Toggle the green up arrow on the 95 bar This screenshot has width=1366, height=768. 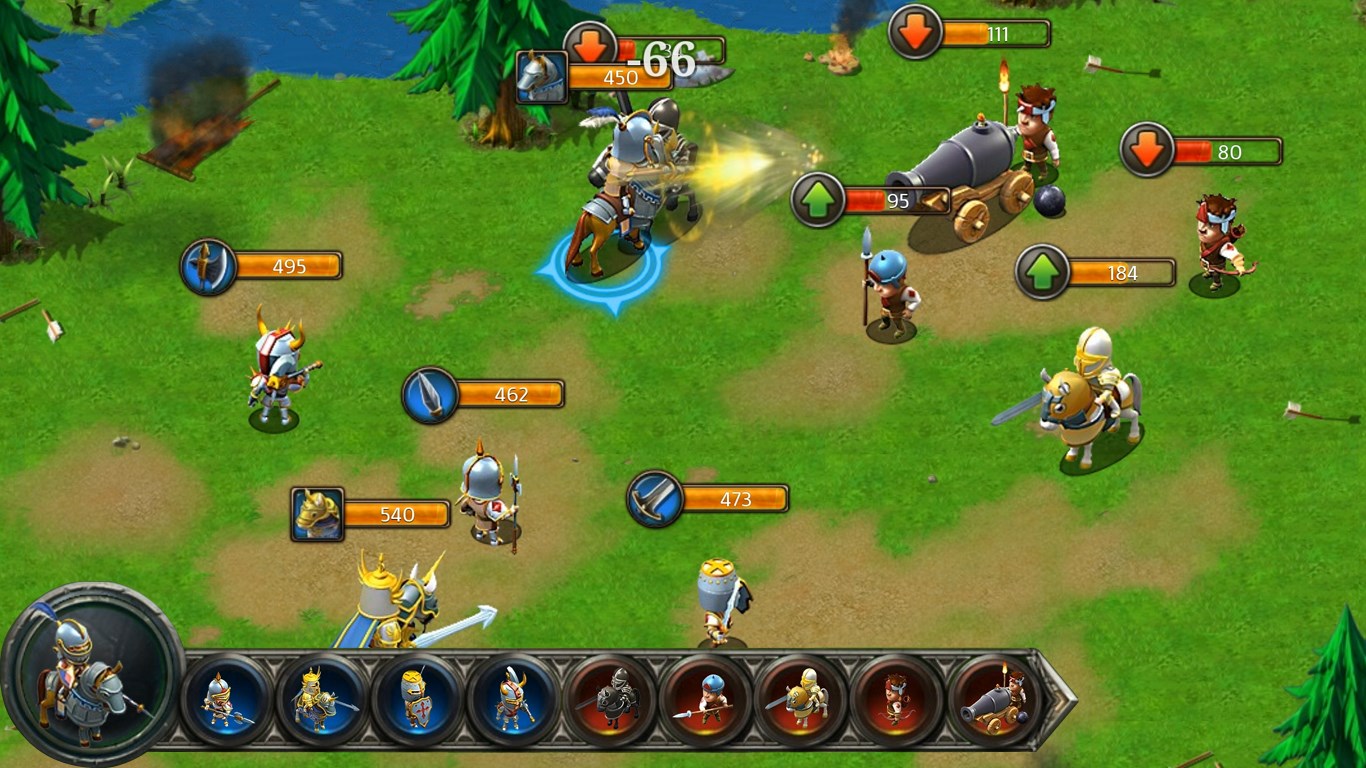point(816,199)
